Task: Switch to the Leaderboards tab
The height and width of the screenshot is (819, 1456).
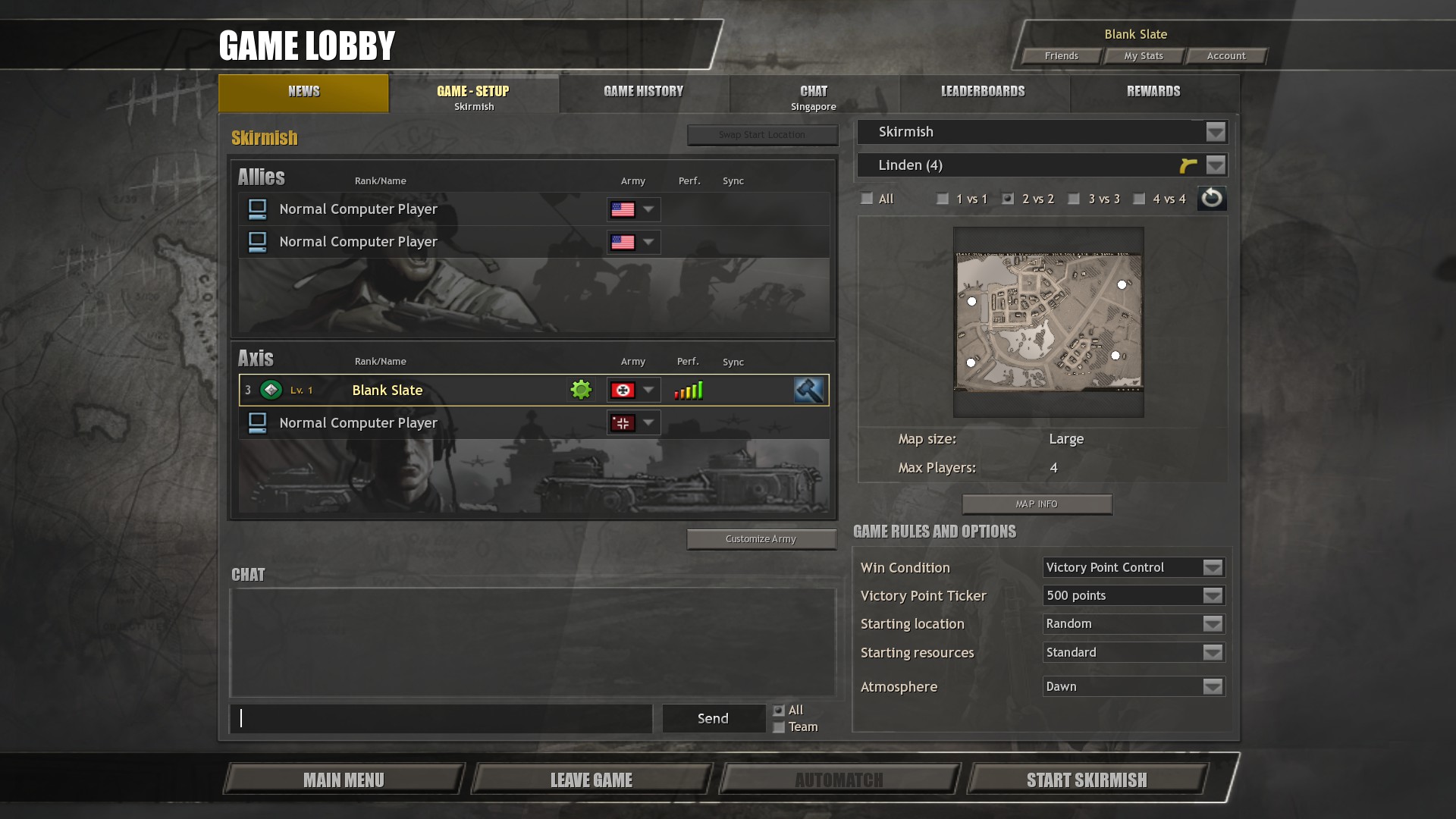Action: point(983,93)
